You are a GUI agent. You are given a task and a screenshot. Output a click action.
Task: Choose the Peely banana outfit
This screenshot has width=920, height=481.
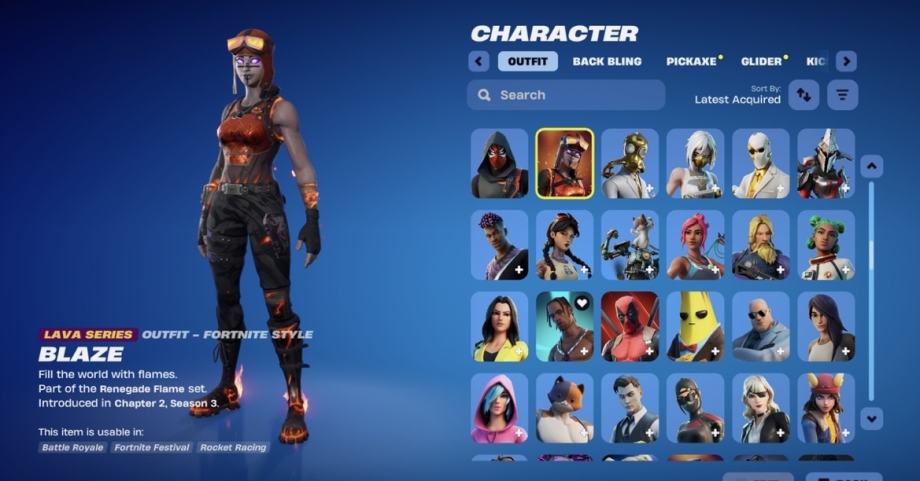tap(695, 326)
